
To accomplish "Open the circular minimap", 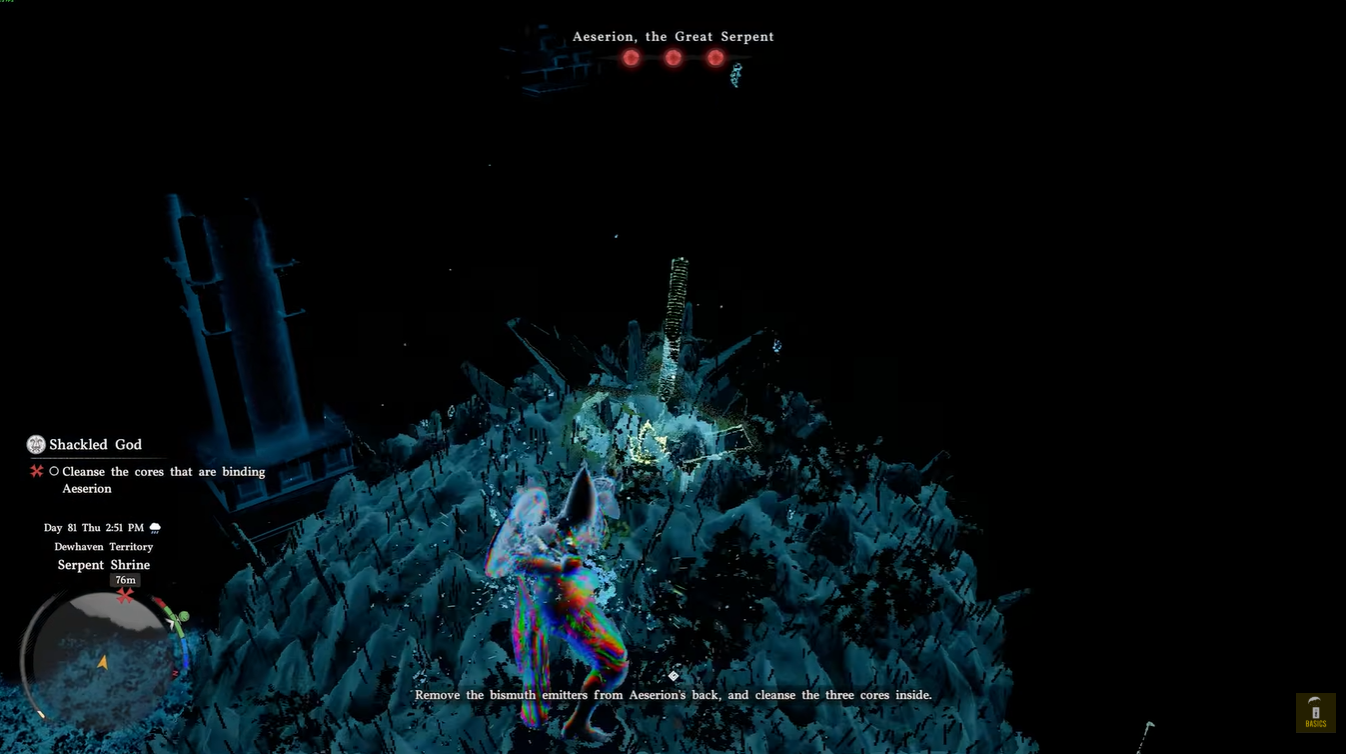I will [x=101, y=653].
